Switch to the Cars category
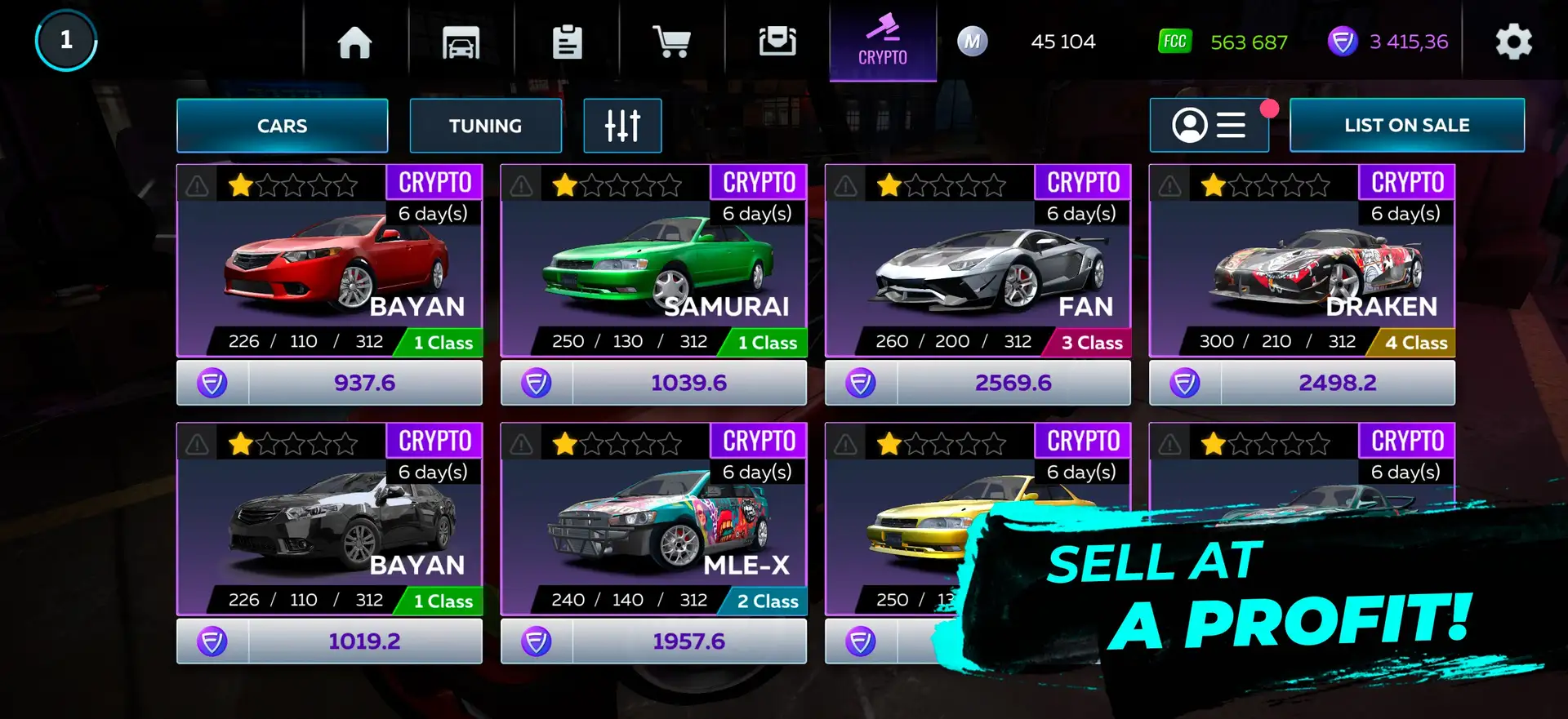The height and width of the screenshot is (719, 1568). (282, 126)
